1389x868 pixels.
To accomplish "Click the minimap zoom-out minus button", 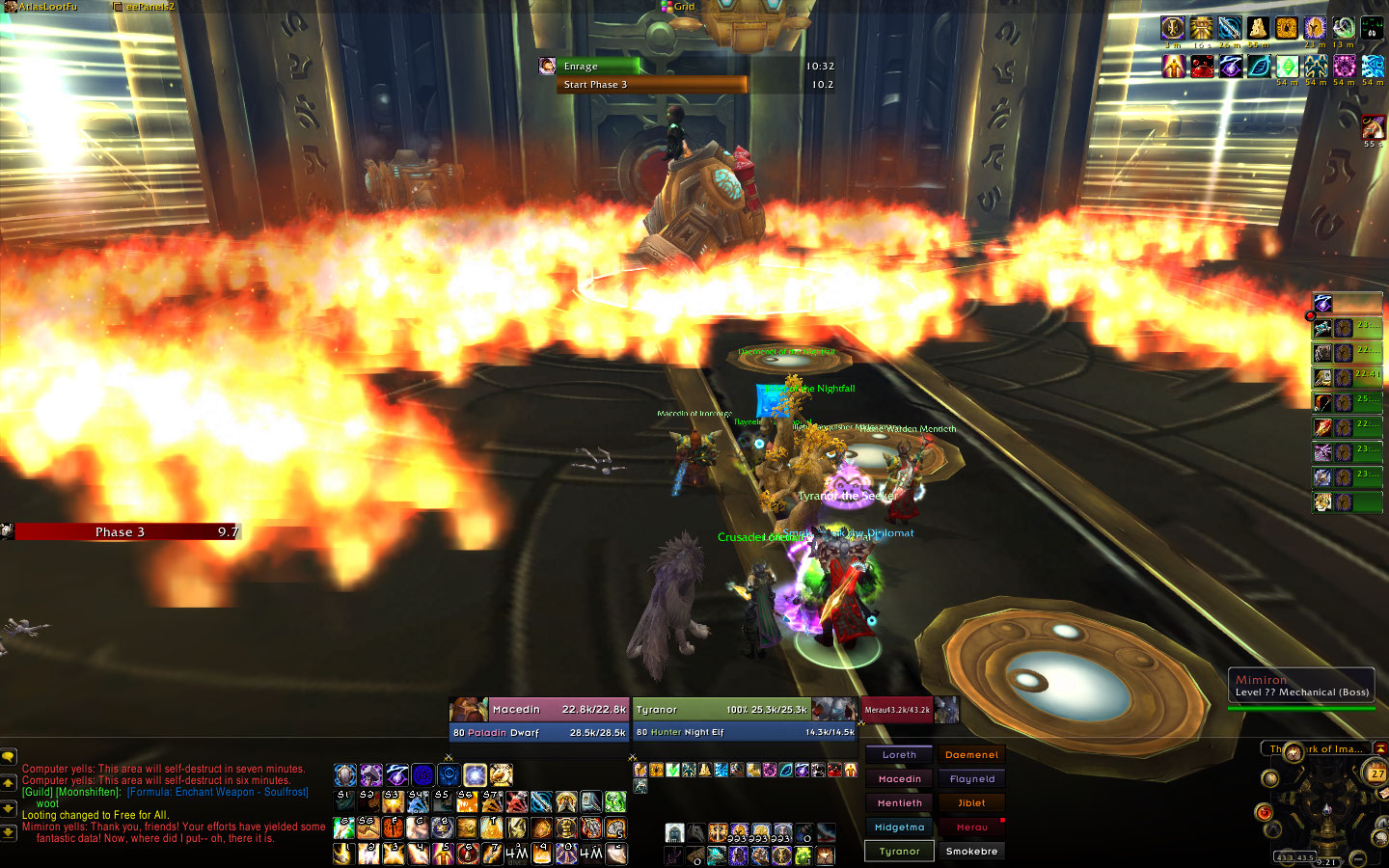I will pyautogui.click(x=1358, y=857).
